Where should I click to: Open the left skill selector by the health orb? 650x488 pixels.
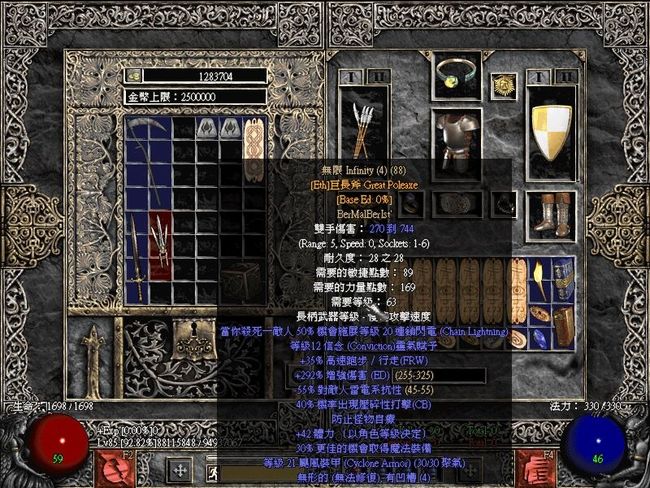(x=110, y=467)
